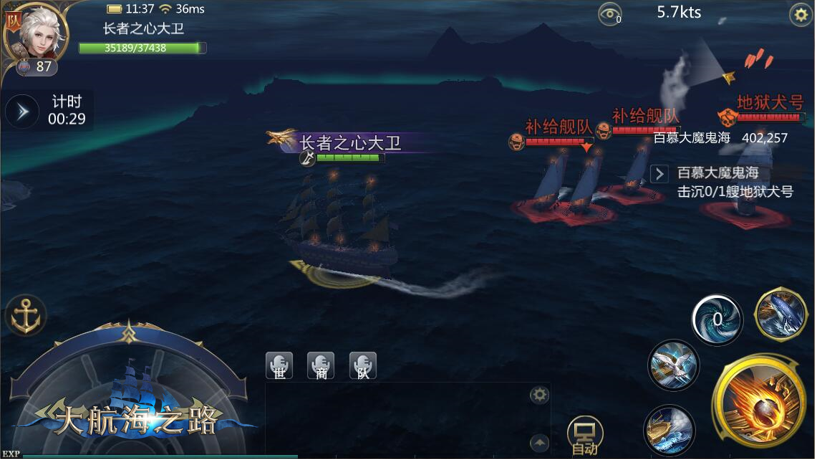Drop anchor with the anchor button
Screen dimensions: 815x459
pyautogui.click(x=25, y=316)
